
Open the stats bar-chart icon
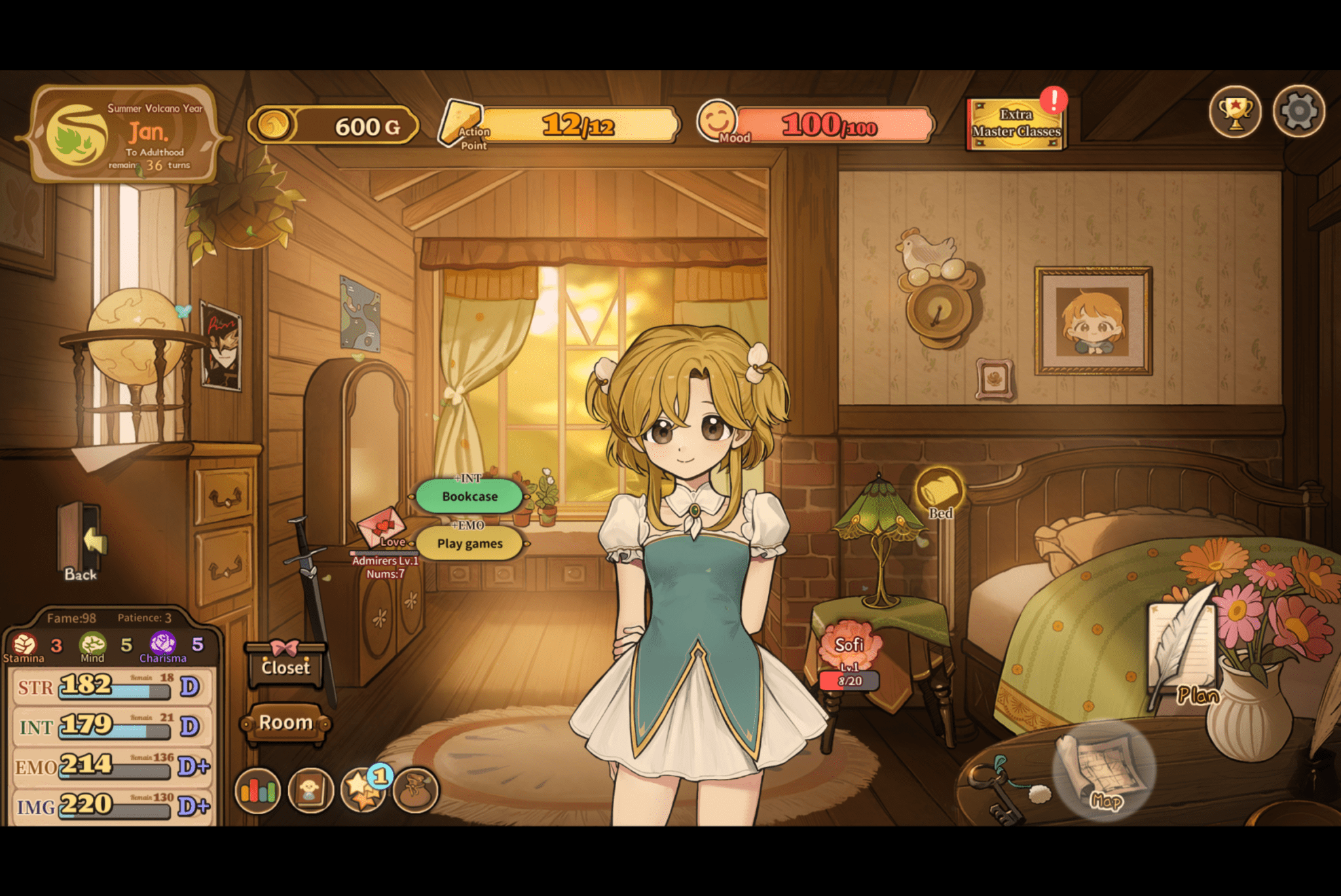tap(258, 791)
